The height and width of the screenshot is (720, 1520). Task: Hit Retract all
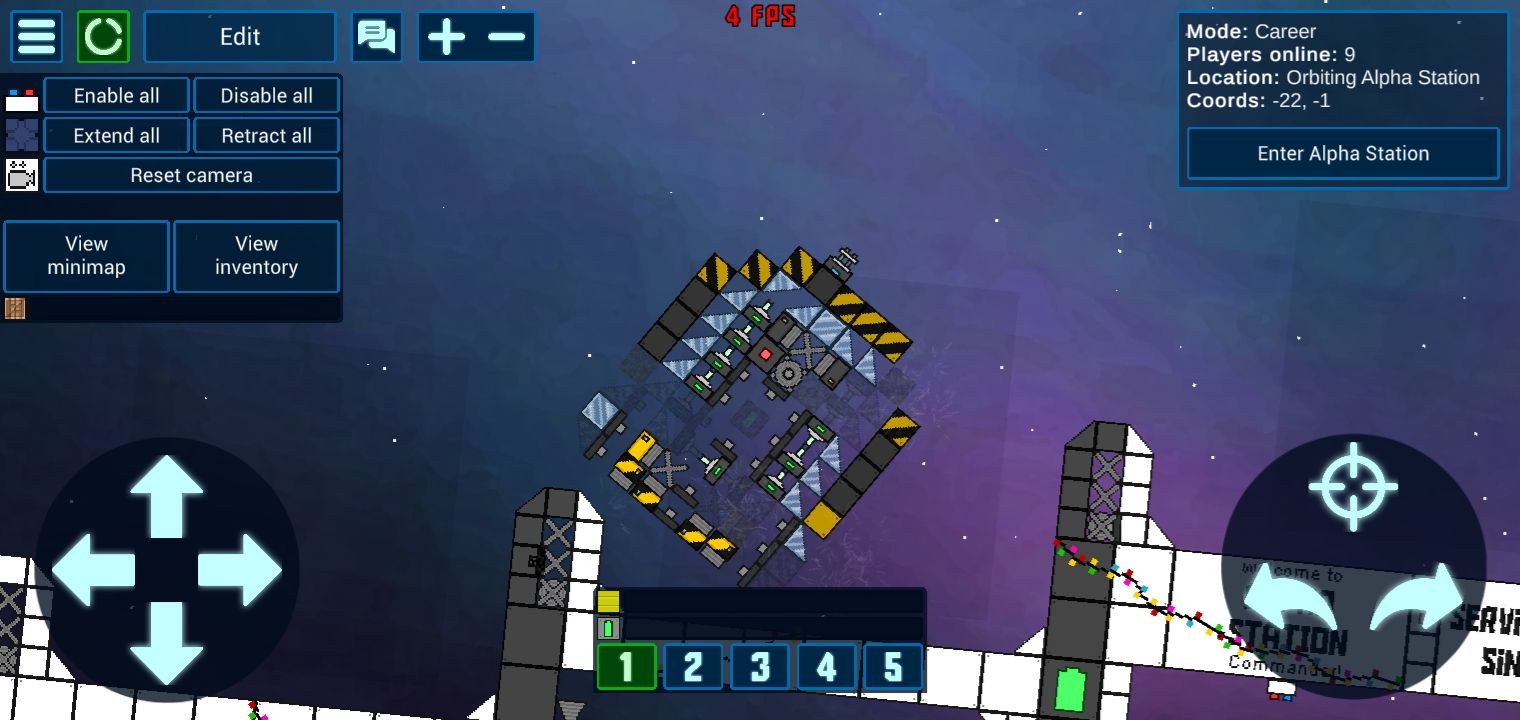(266, 136)
